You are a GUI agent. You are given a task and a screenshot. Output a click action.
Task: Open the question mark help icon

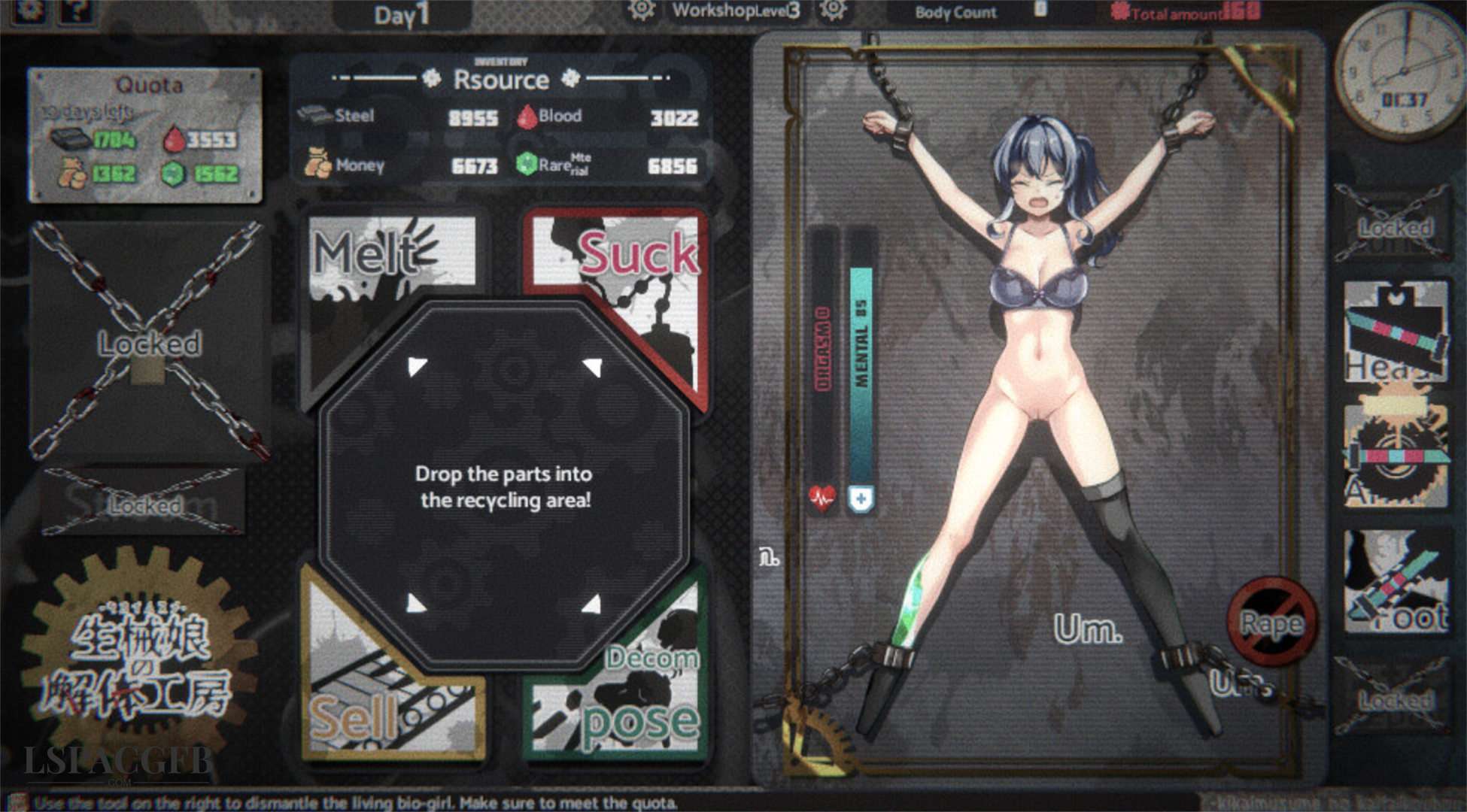tap(76, 9)
